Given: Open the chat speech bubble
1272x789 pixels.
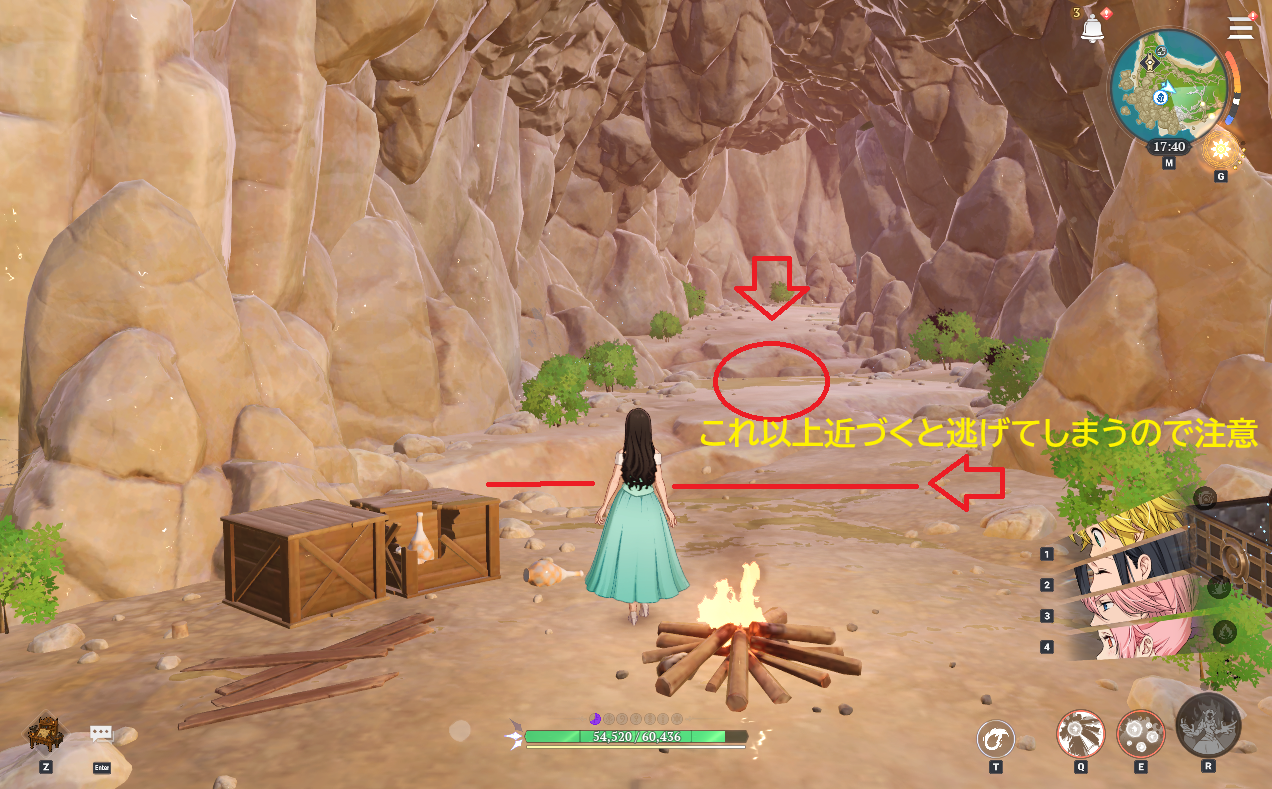Looking at the screenshot, I should tap(101, 735).
